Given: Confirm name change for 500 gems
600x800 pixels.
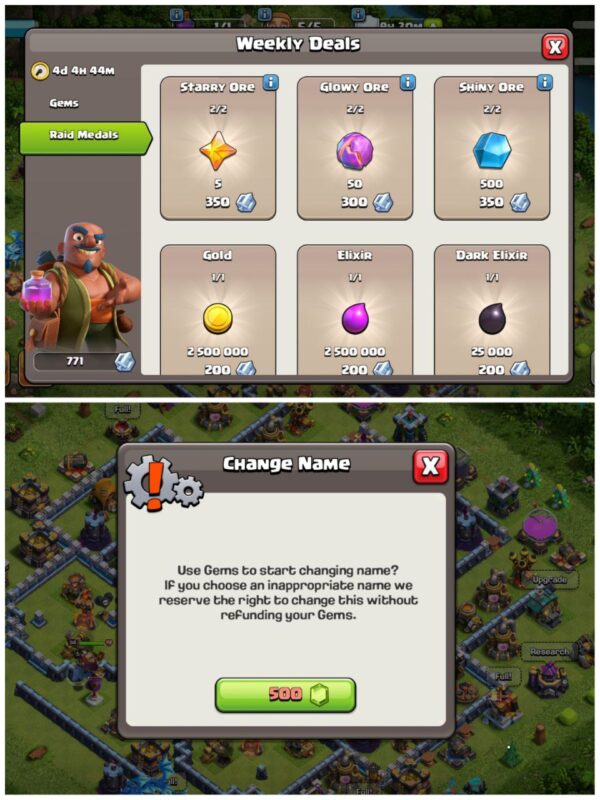Looking at the screenshot, I should [x=285, y=694].
